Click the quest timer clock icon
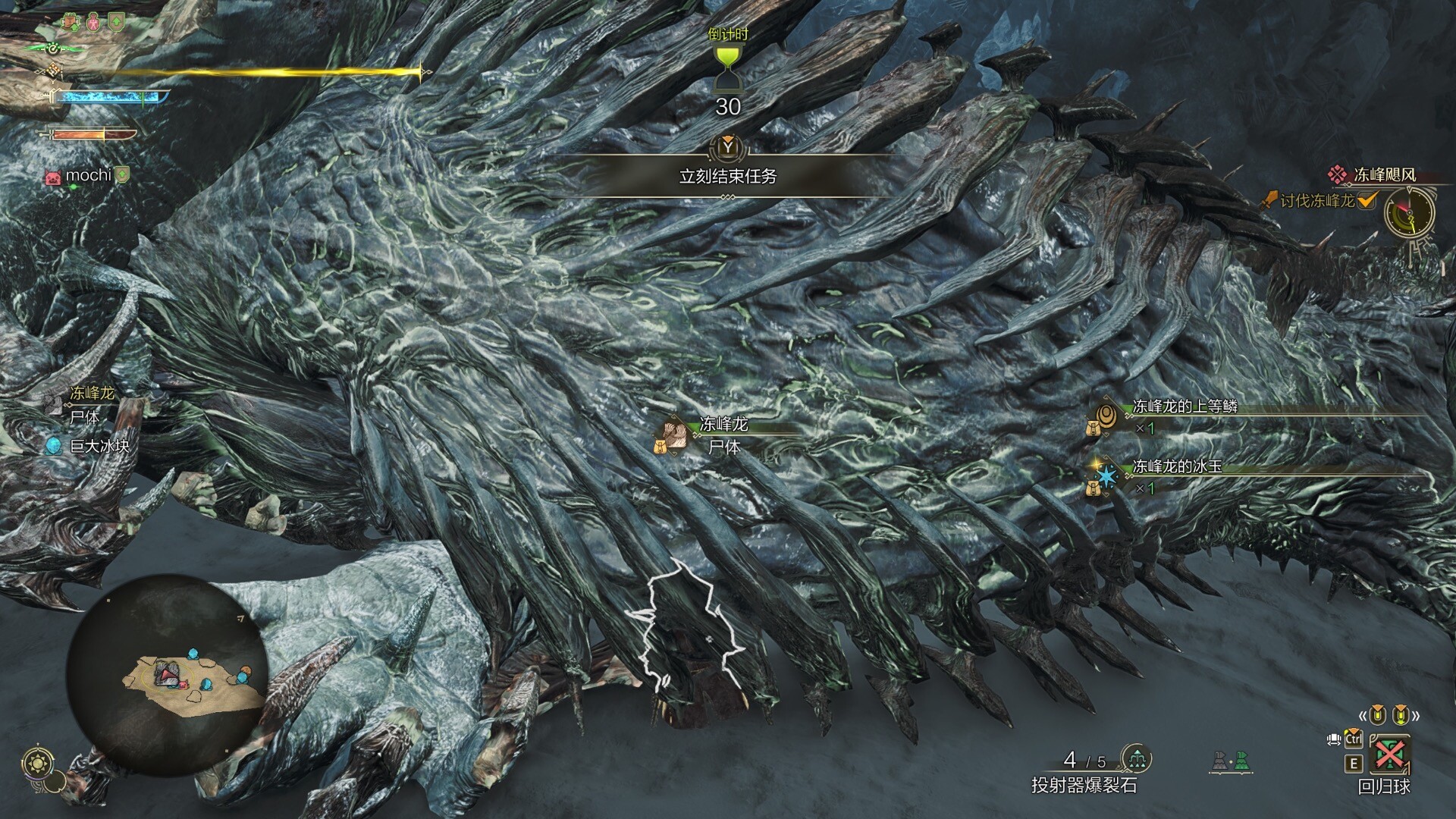The image size is (1456, 819). (1410, 212)
